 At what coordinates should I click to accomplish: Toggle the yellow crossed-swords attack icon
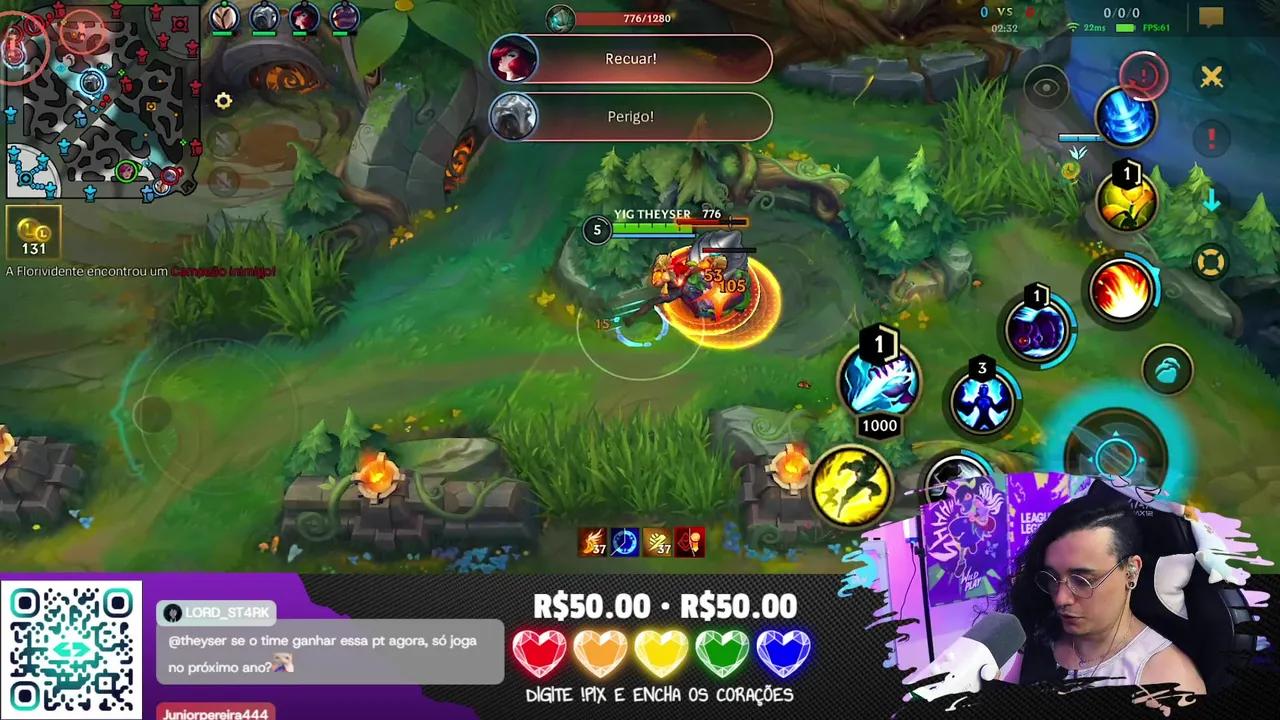pos(1211,77)
